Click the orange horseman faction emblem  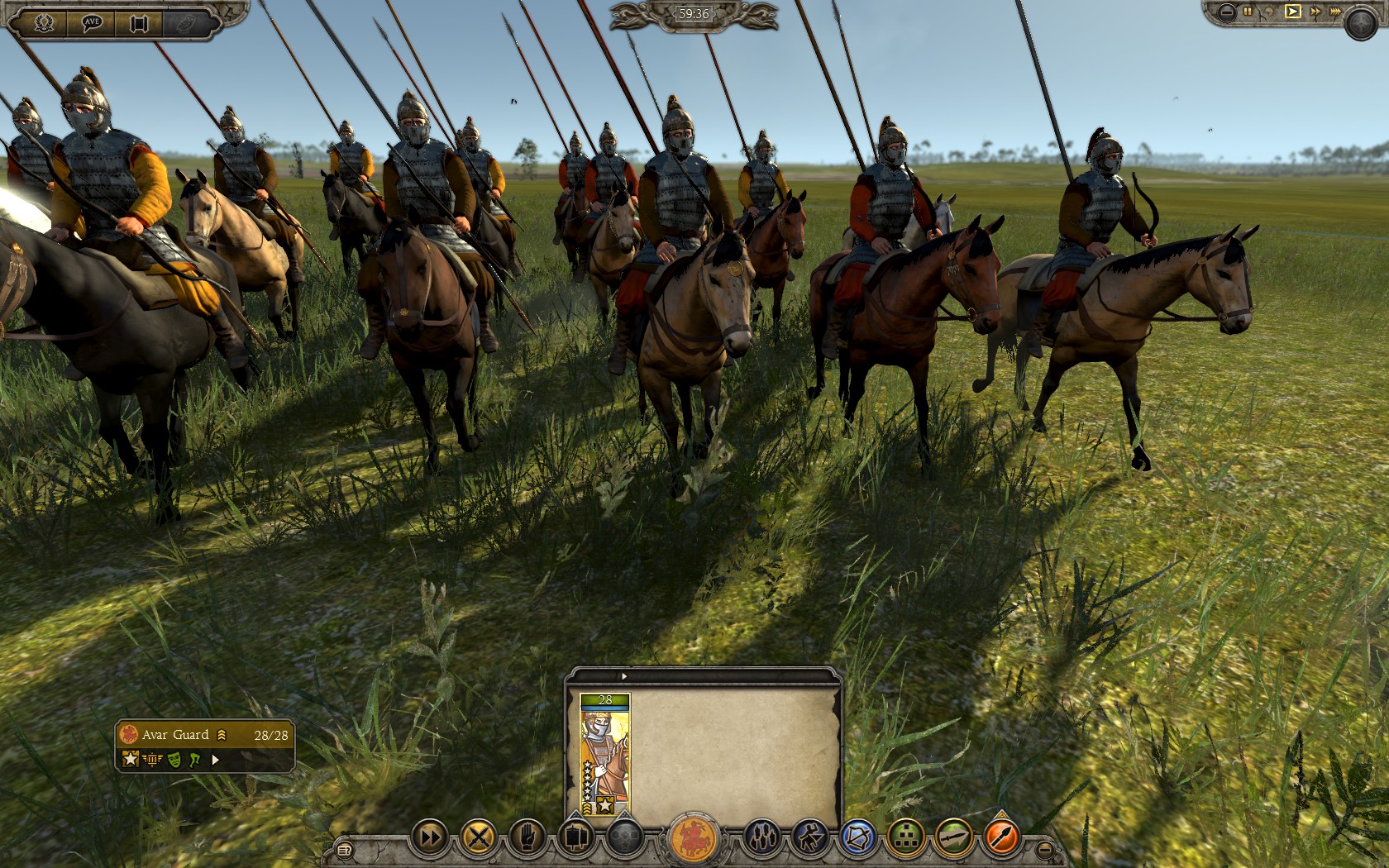coord(693,837)
